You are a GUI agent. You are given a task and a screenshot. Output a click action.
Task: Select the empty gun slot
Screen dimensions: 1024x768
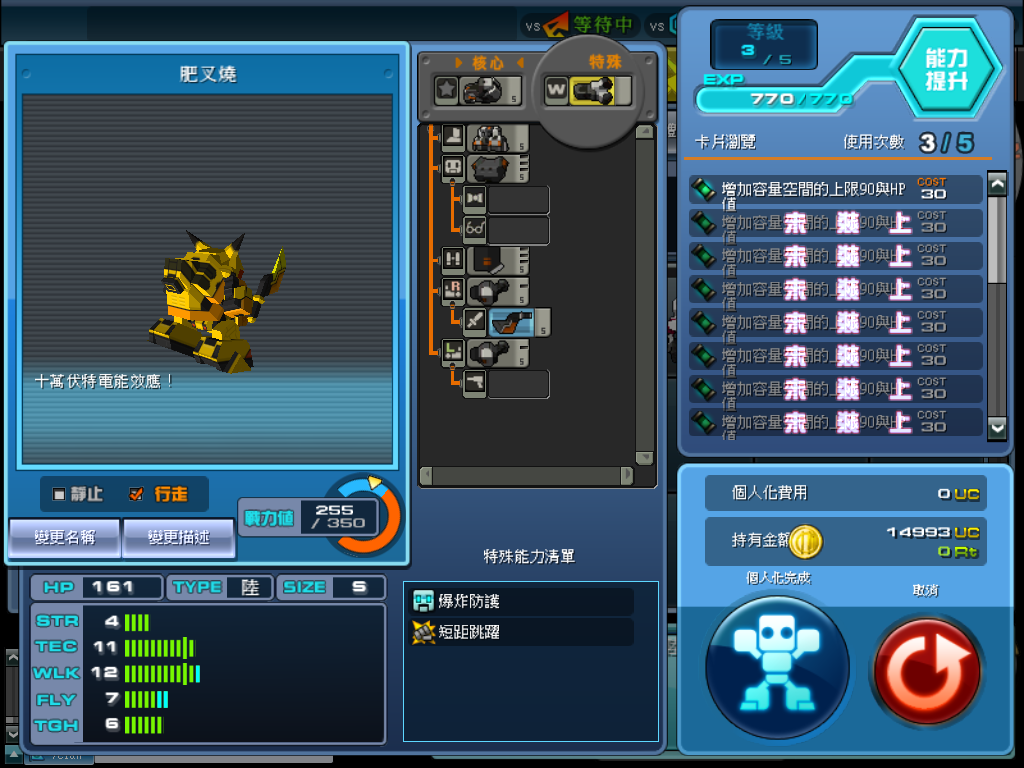518,384
